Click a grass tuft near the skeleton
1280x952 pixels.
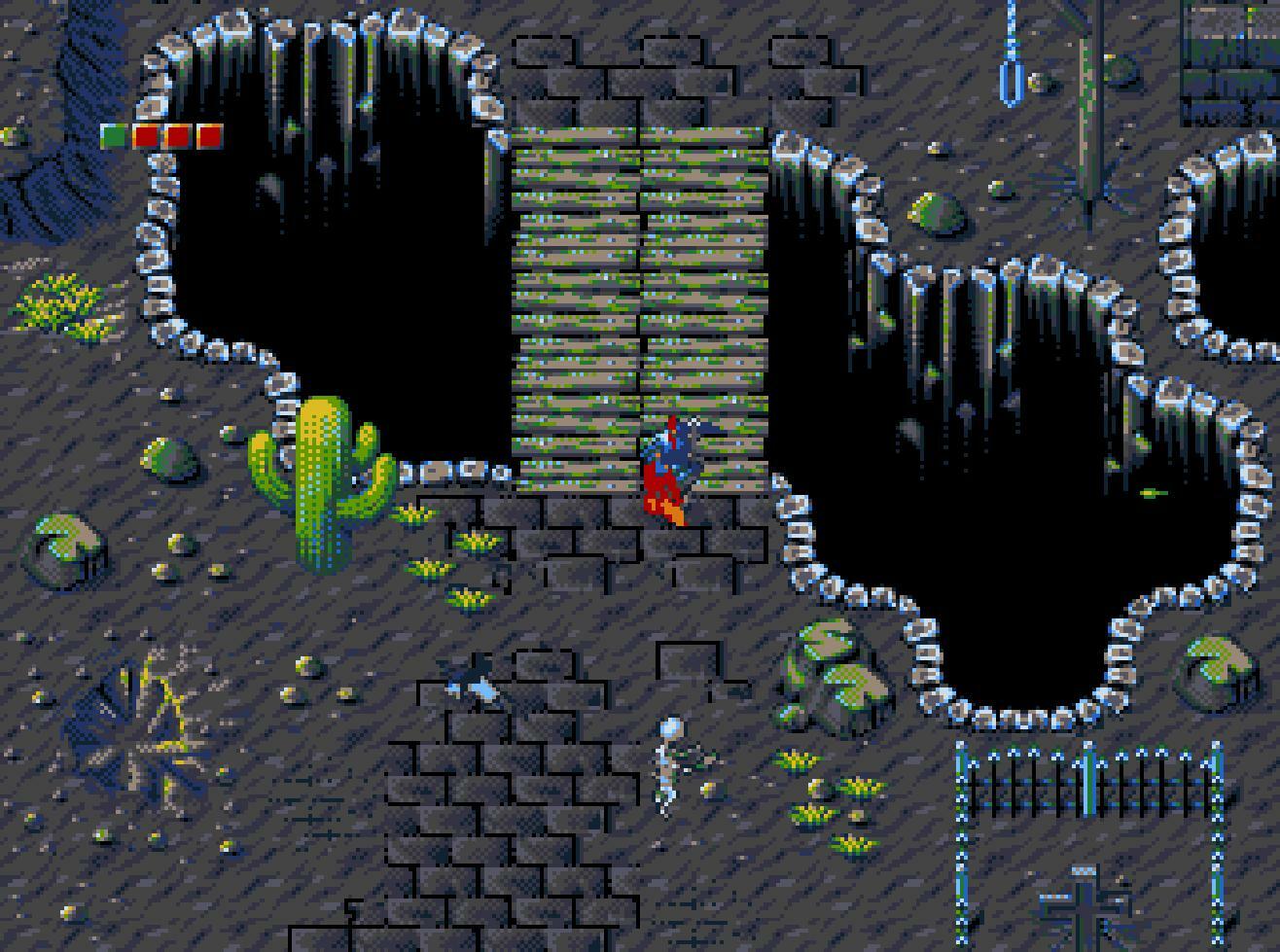[798, 758]
